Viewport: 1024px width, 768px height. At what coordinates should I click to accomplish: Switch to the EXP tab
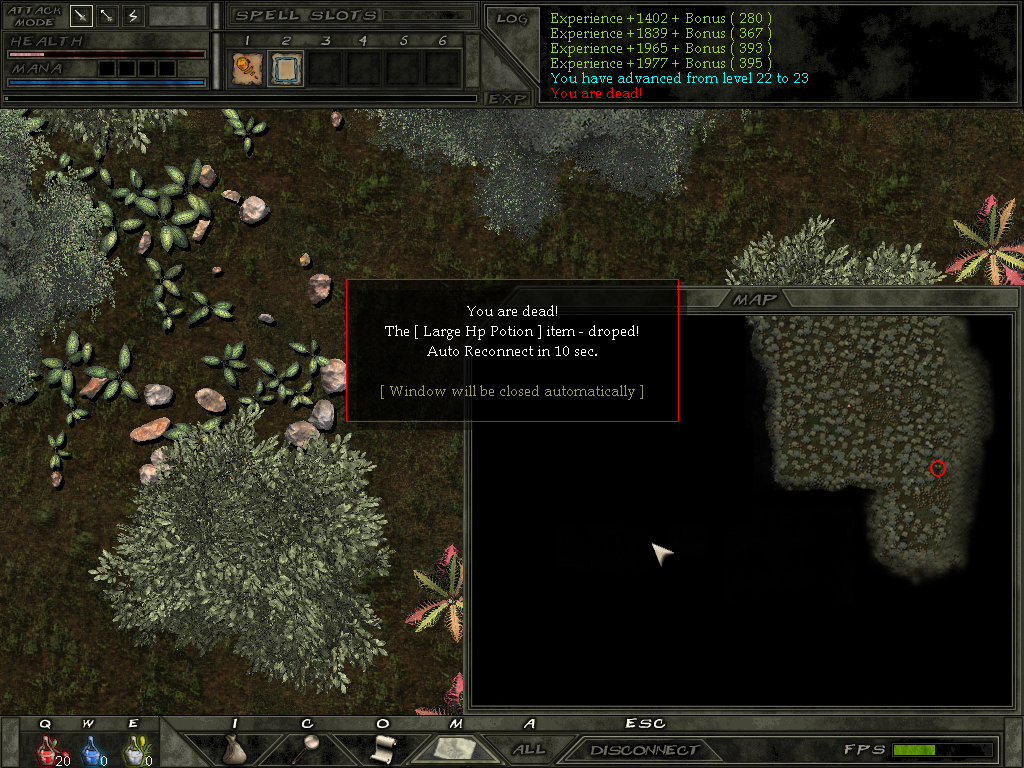[x=507, y=98]
